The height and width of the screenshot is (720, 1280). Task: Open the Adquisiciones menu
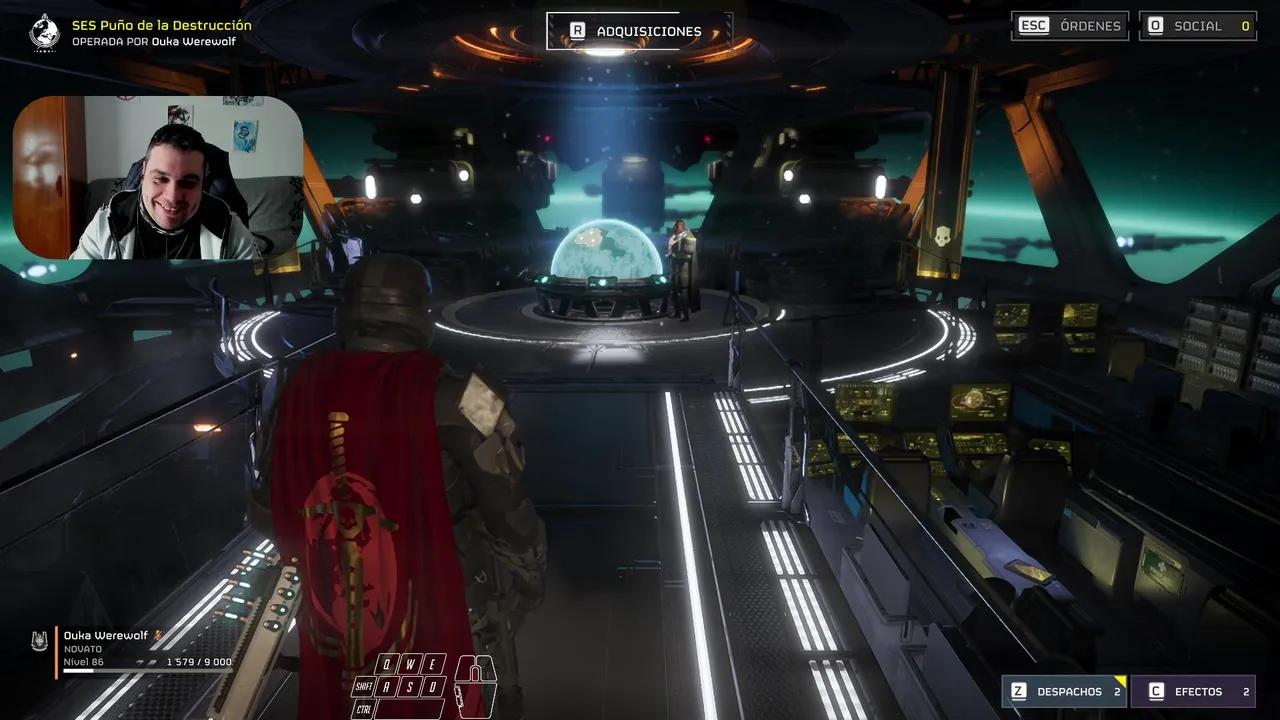(639, 31)
